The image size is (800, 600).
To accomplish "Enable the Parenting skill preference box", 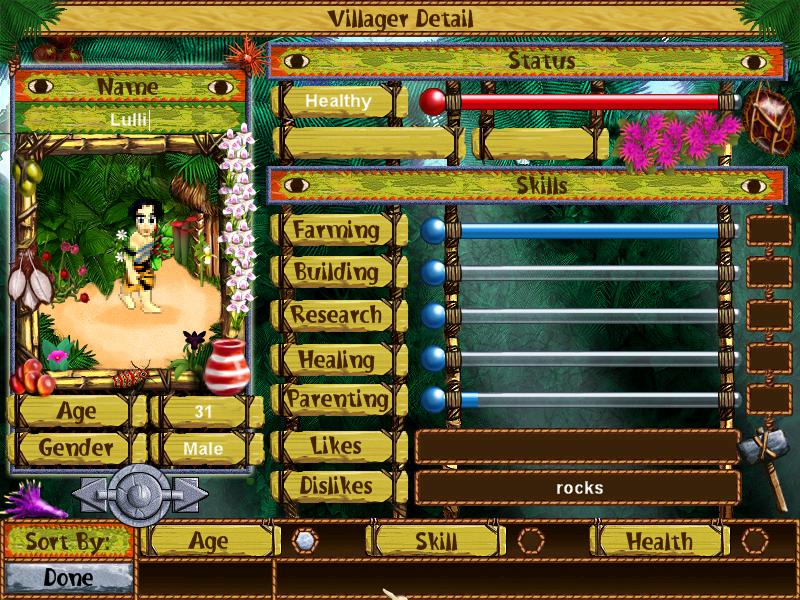I will (x=769, y=399).
